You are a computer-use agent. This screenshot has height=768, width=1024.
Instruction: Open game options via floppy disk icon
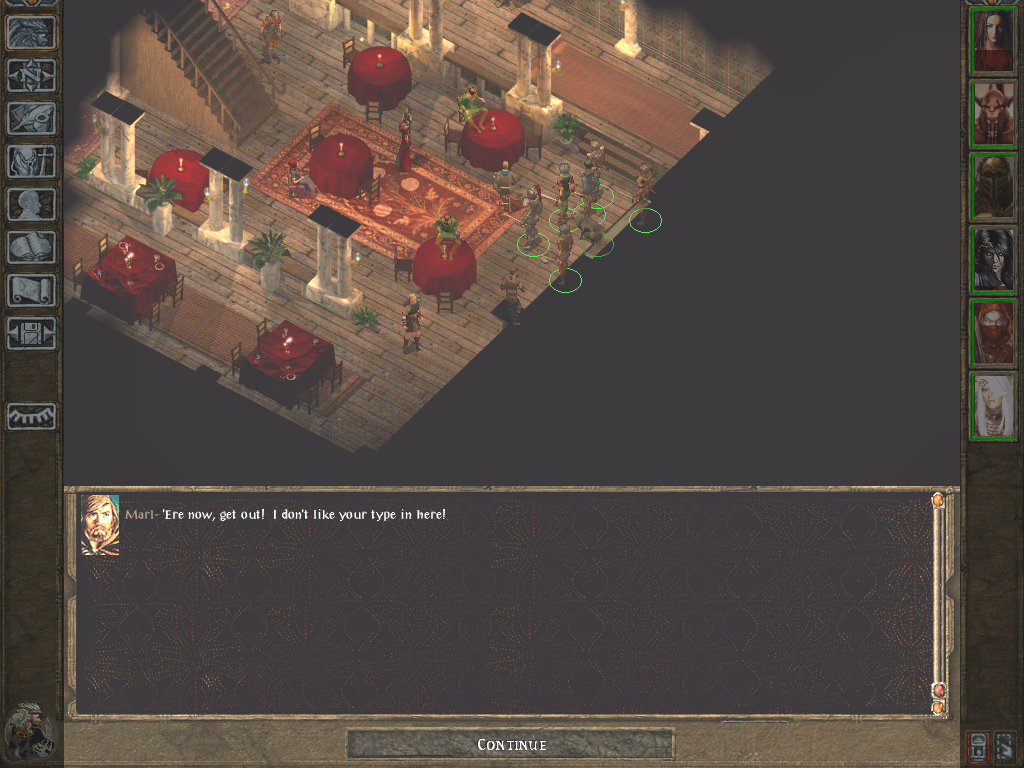(x=31, y=333)
